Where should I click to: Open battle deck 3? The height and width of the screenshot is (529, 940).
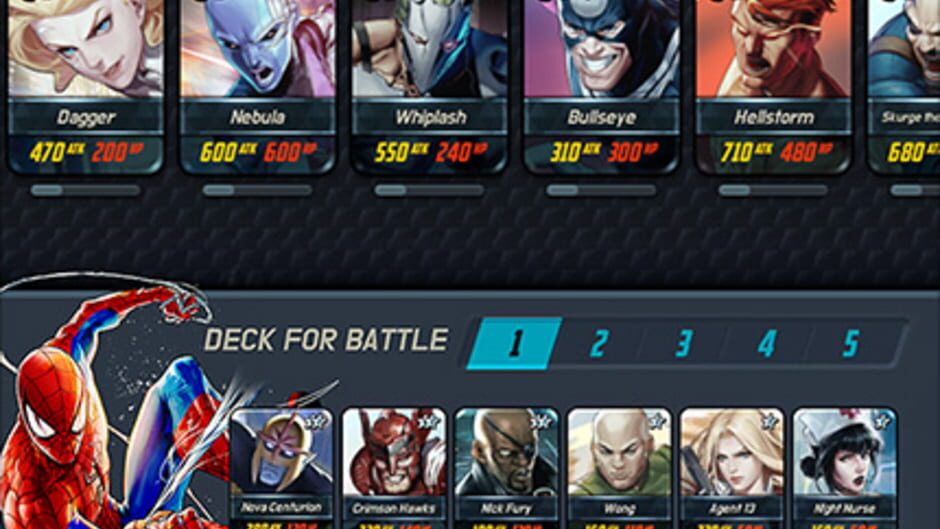click(x=683, y=344)
